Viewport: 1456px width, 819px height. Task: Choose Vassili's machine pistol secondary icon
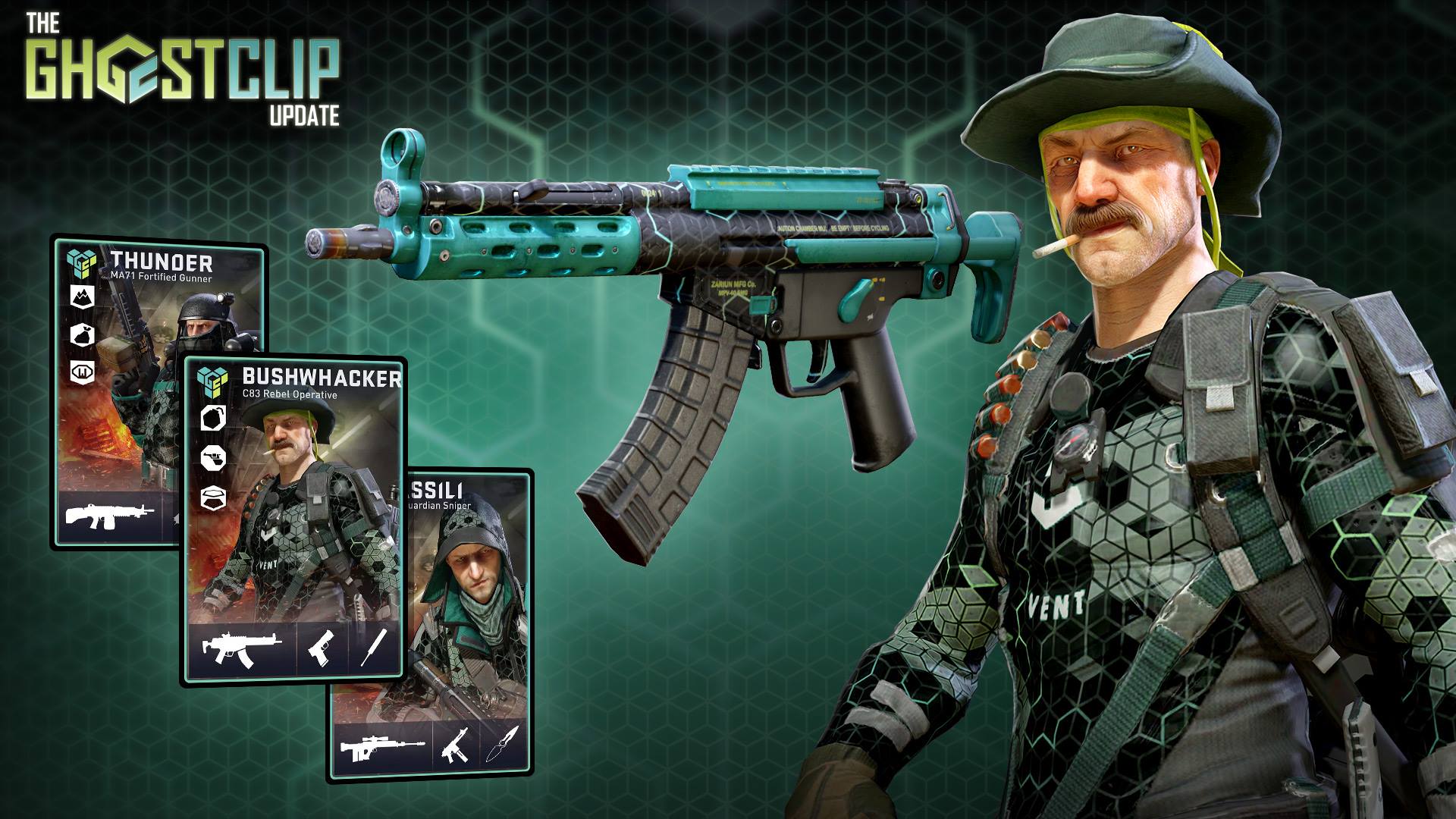click(455, 751)
